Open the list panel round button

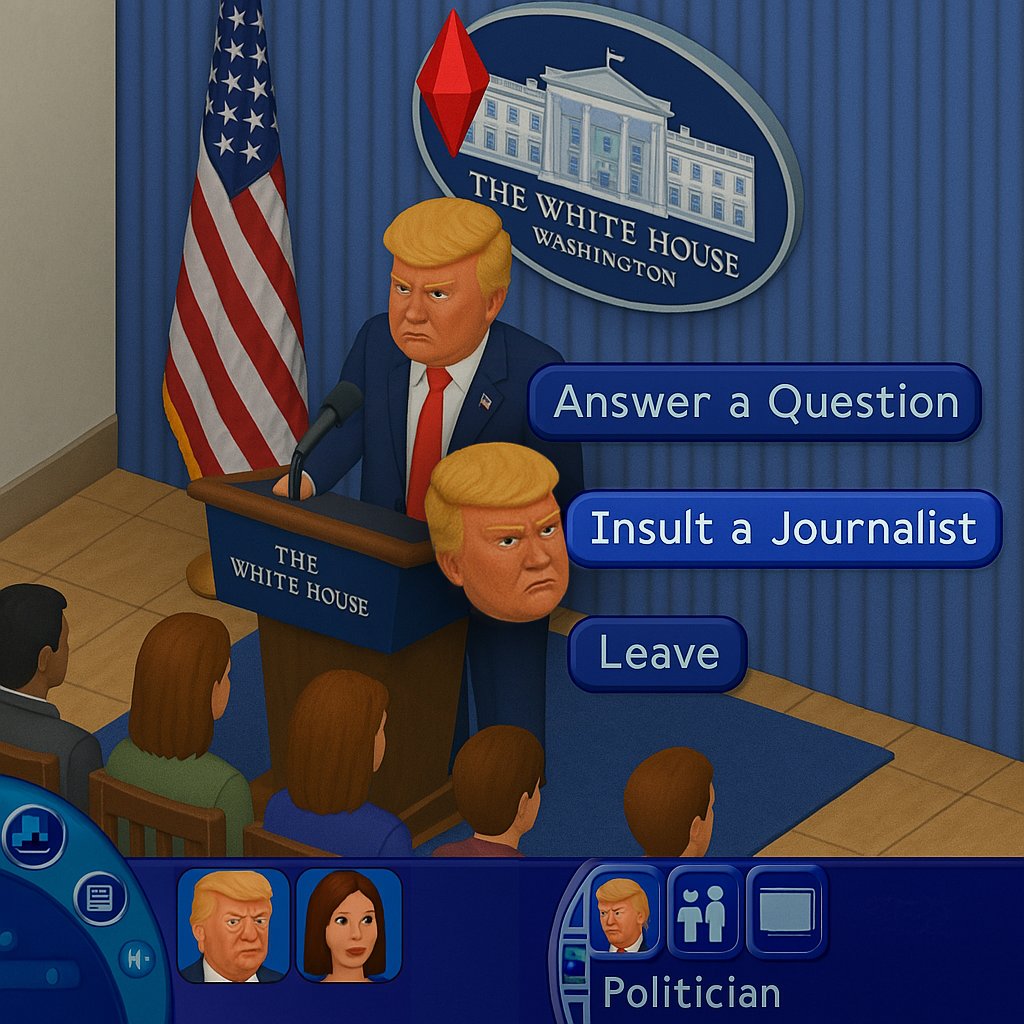[100, 898]
